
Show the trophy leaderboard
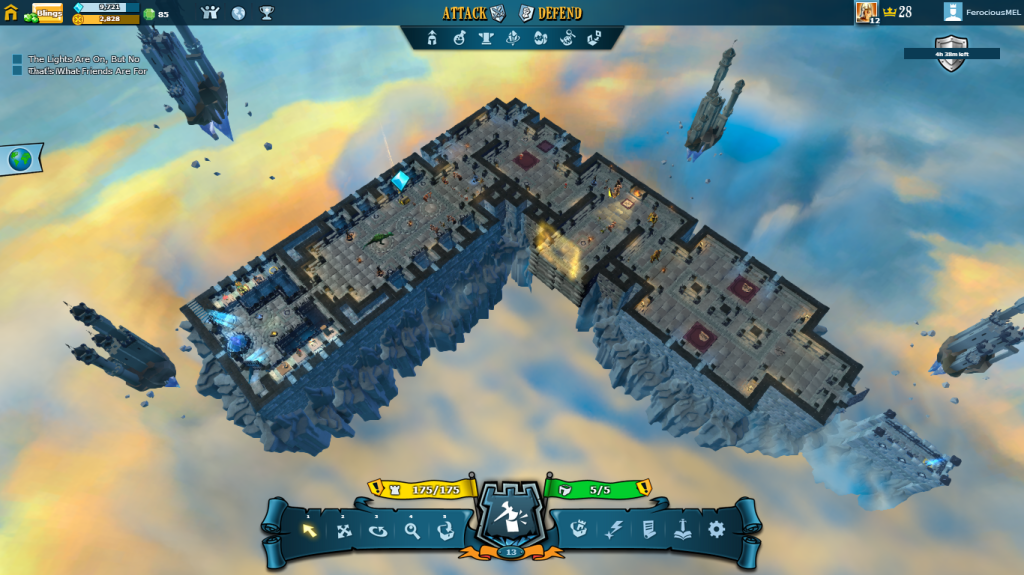point(267,13)
